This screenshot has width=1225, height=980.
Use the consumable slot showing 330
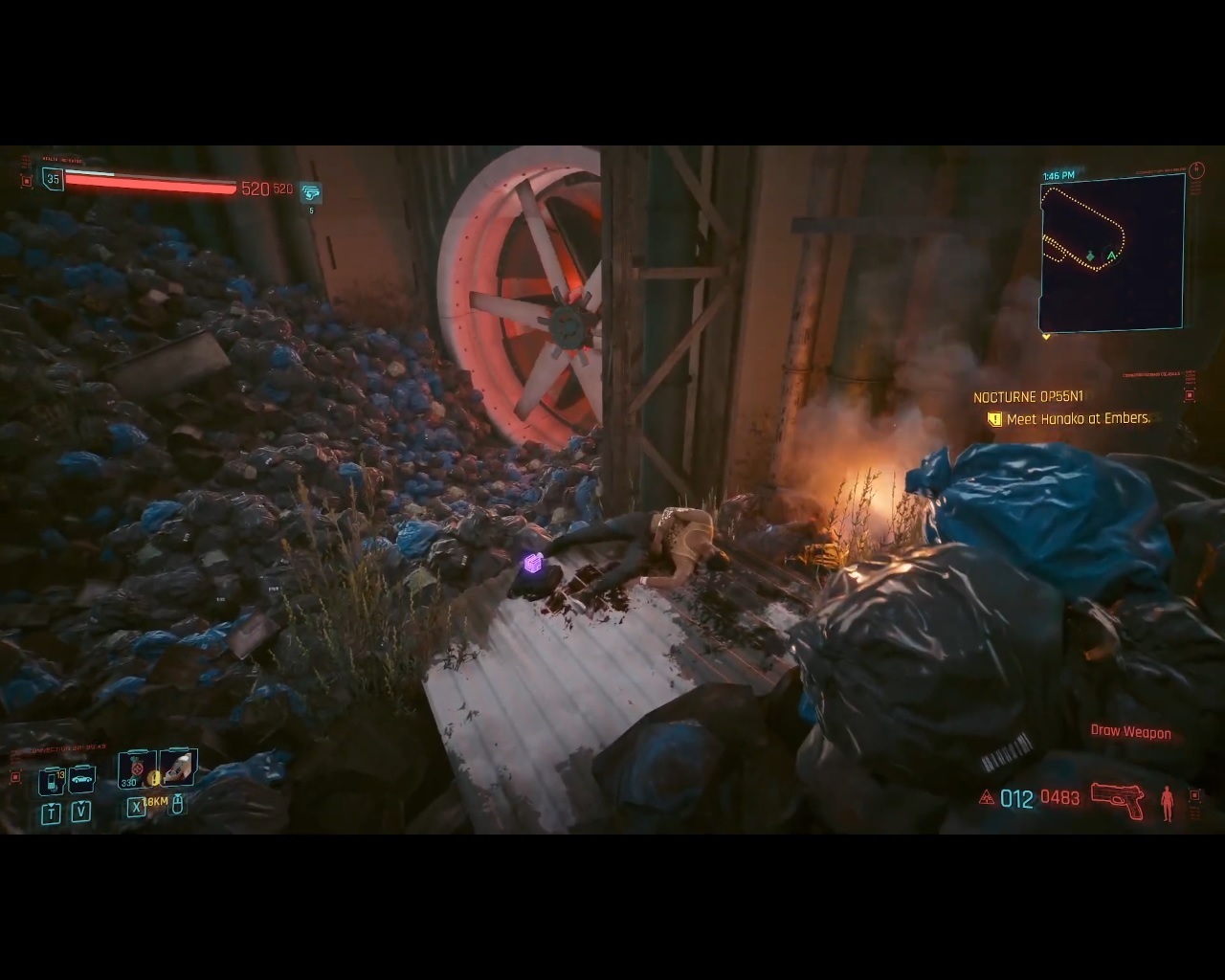(x=135, y=769)
